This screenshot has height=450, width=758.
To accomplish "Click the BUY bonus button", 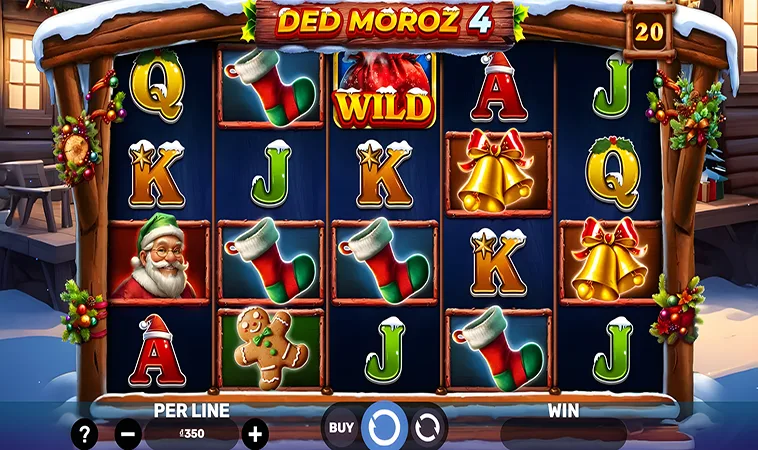I will coord(341,428).
